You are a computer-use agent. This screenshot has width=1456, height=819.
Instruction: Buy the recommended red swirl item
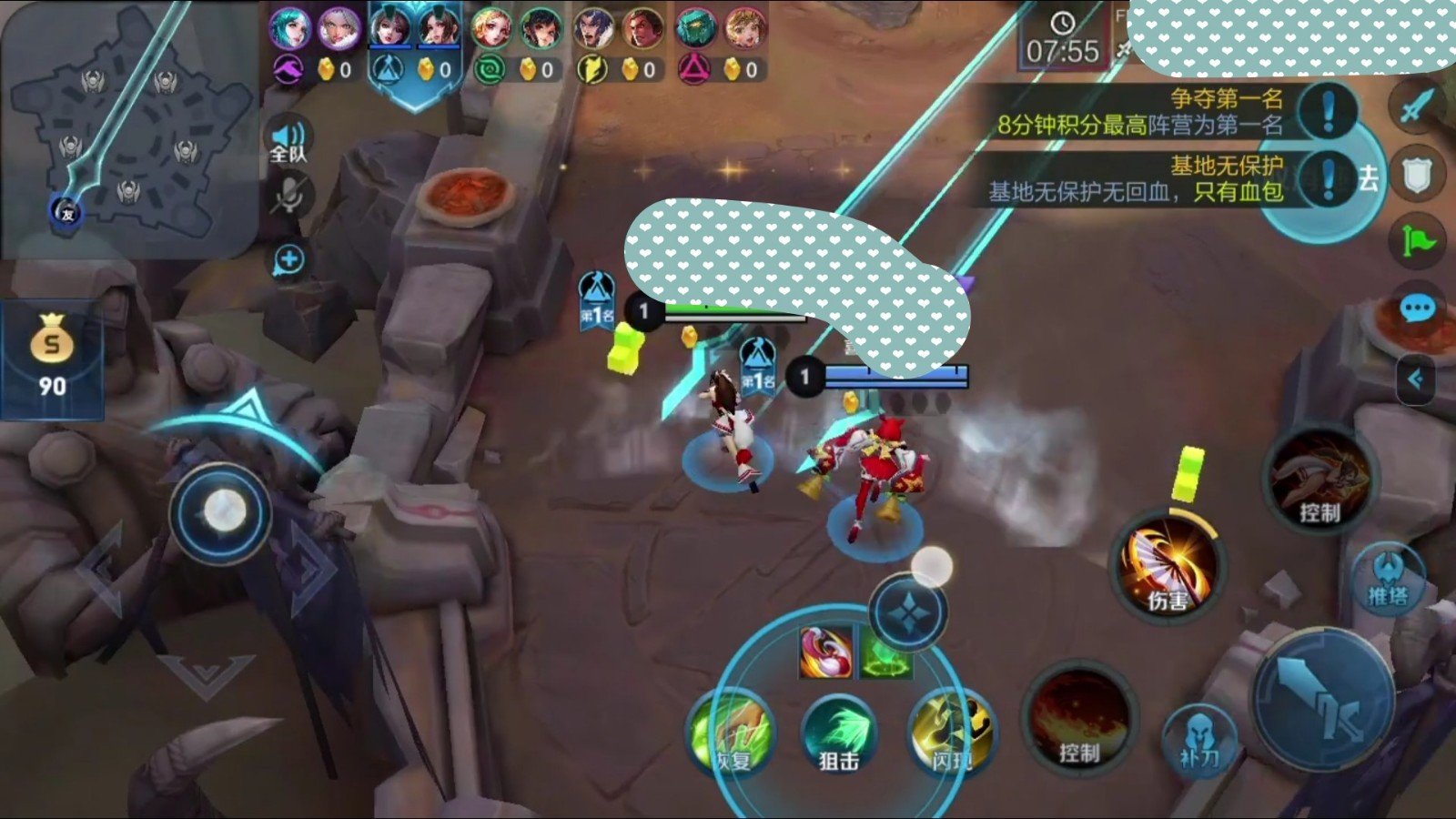click(x=825, y=652)
